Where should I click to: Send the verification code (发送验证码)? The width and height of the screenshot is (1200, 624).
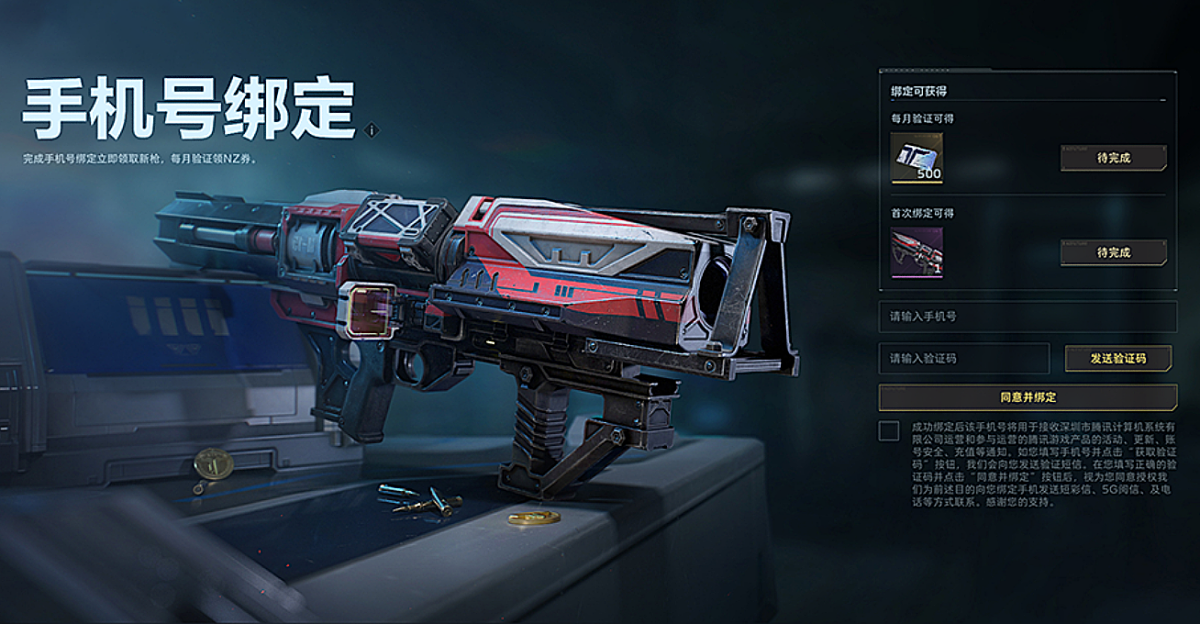pos(1117,358)
